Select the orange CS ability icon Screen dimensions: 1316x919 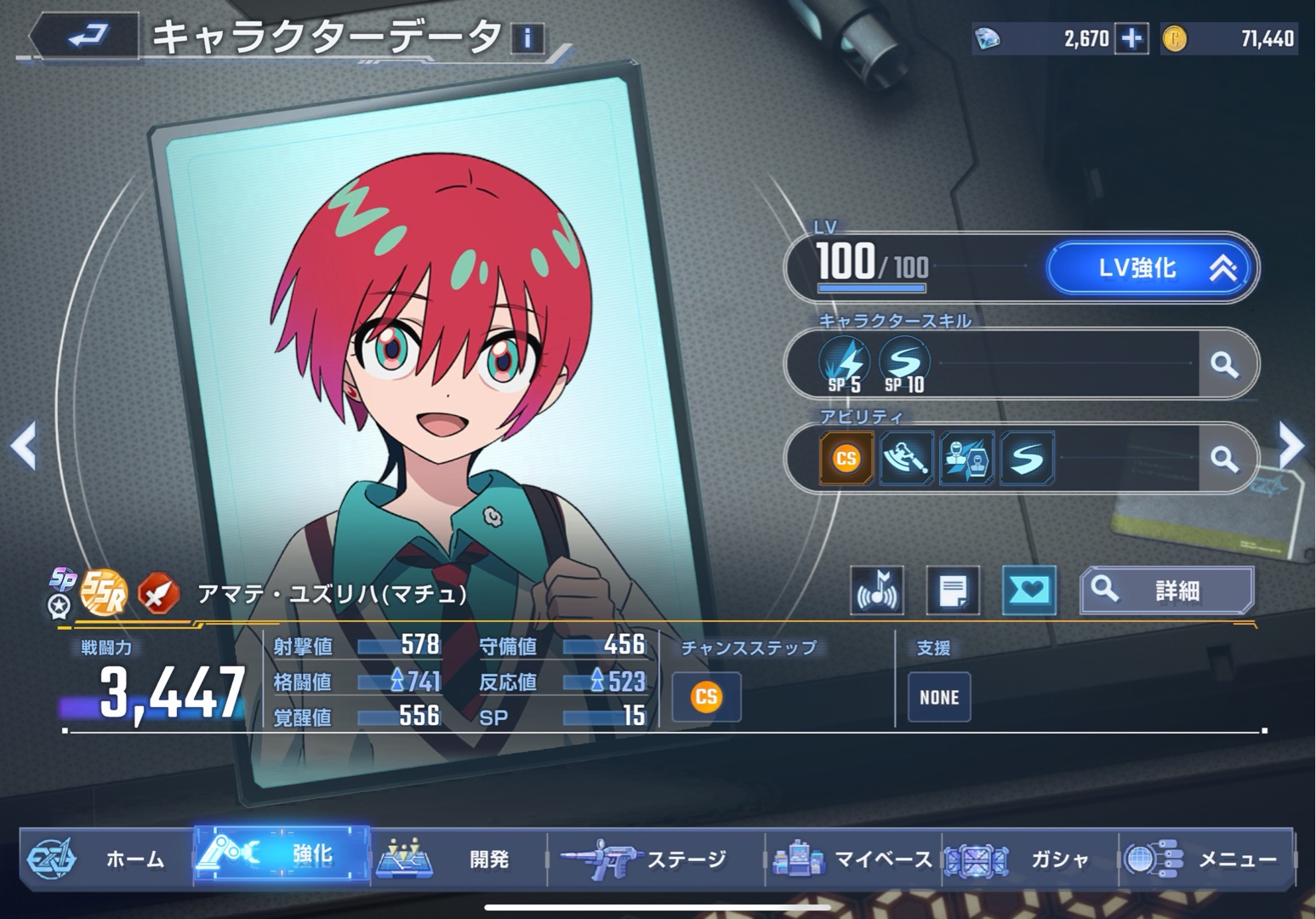coord(846,459)
